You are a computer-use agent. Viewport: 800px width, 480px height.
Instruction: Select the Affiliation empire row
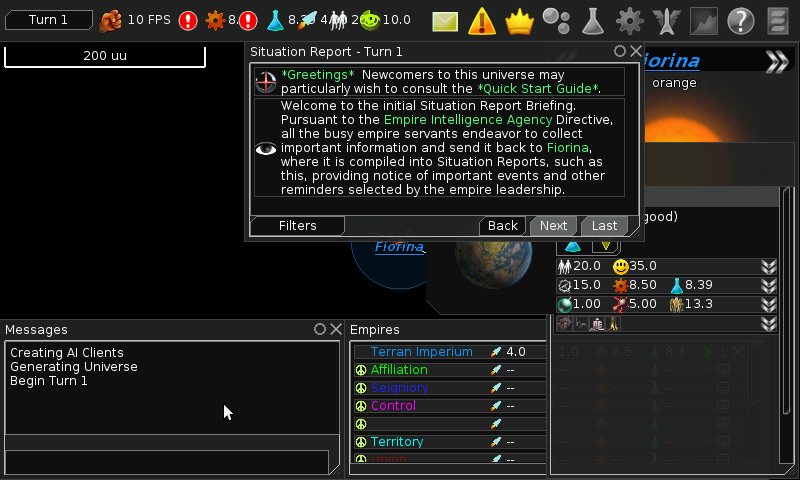[x=399, y=370]
